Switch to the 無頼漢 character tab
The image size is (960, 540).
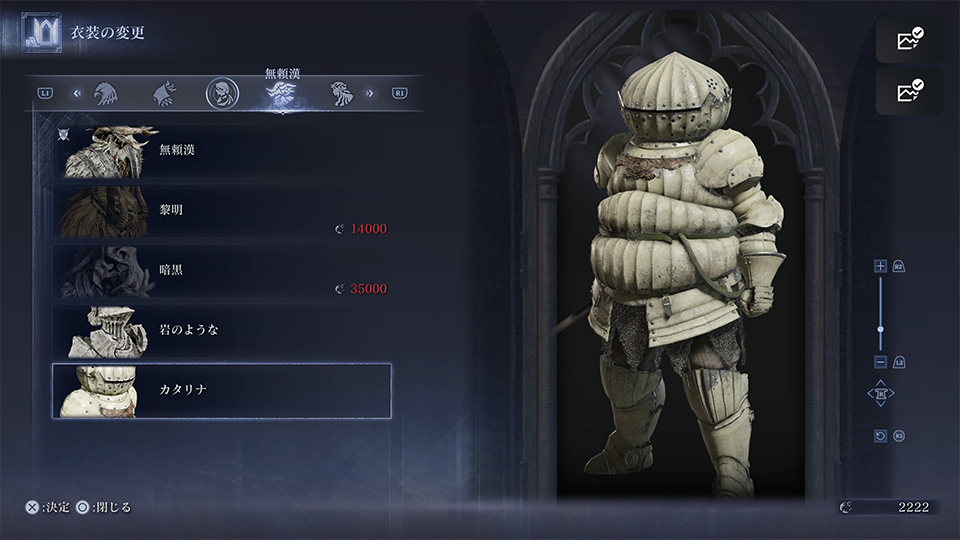[281, 94]
